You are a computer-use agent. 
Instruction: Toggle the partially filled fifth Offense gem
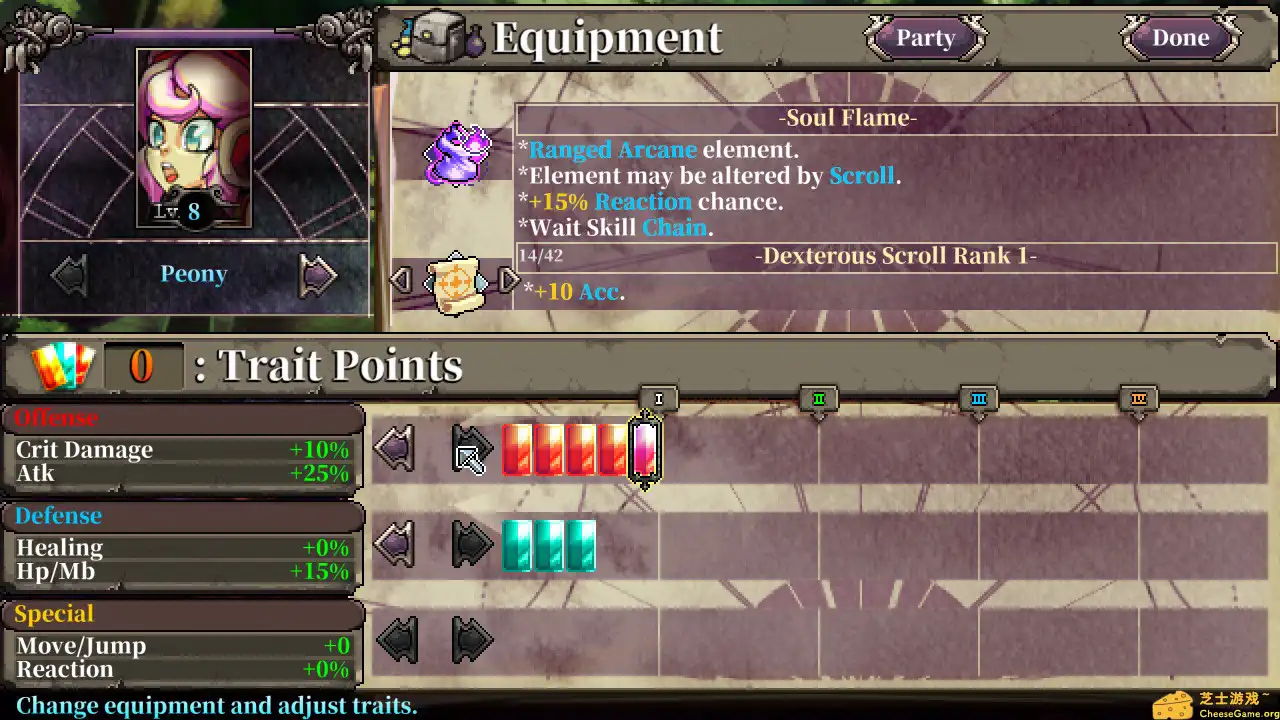click(x=643, y=450)
